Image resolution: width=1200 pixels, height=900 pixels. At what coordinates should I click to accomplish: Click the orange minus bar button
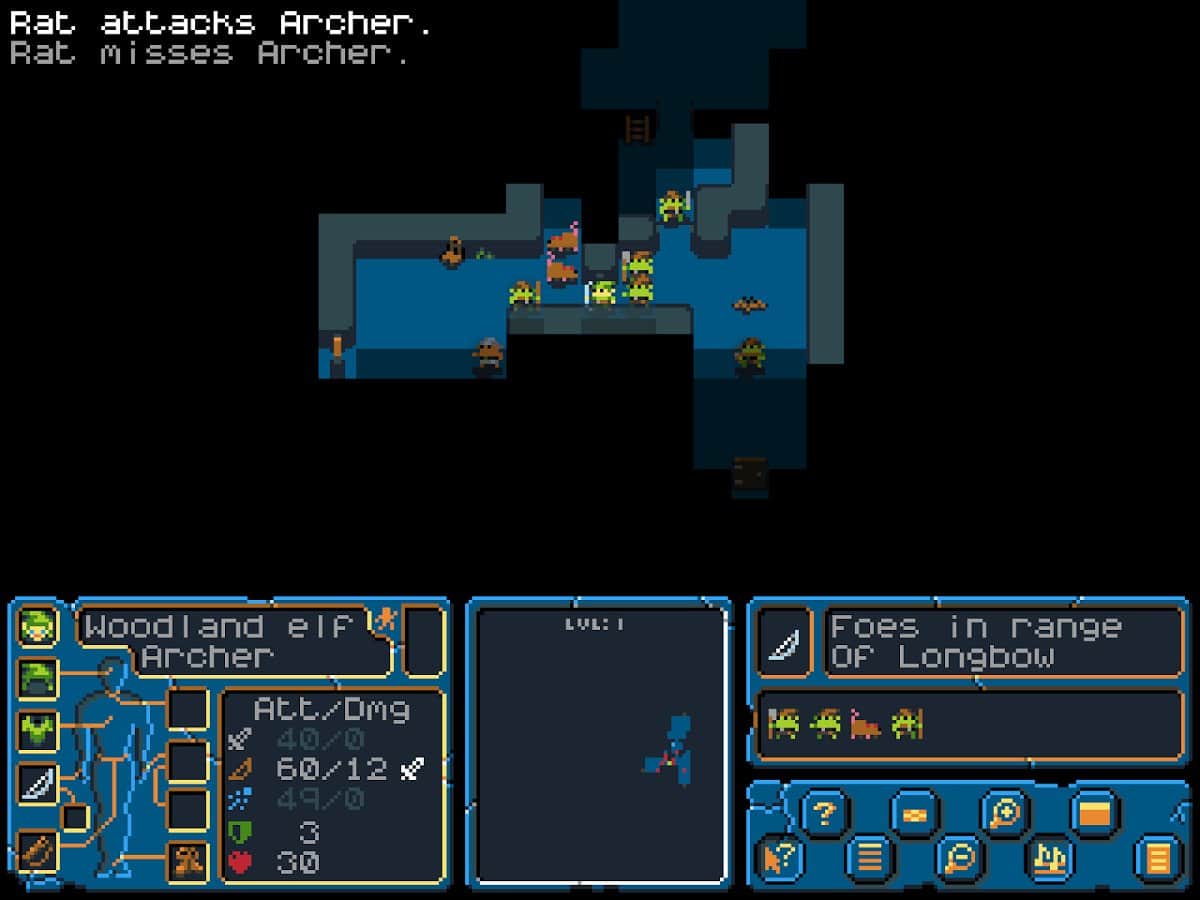coord(914,812)
